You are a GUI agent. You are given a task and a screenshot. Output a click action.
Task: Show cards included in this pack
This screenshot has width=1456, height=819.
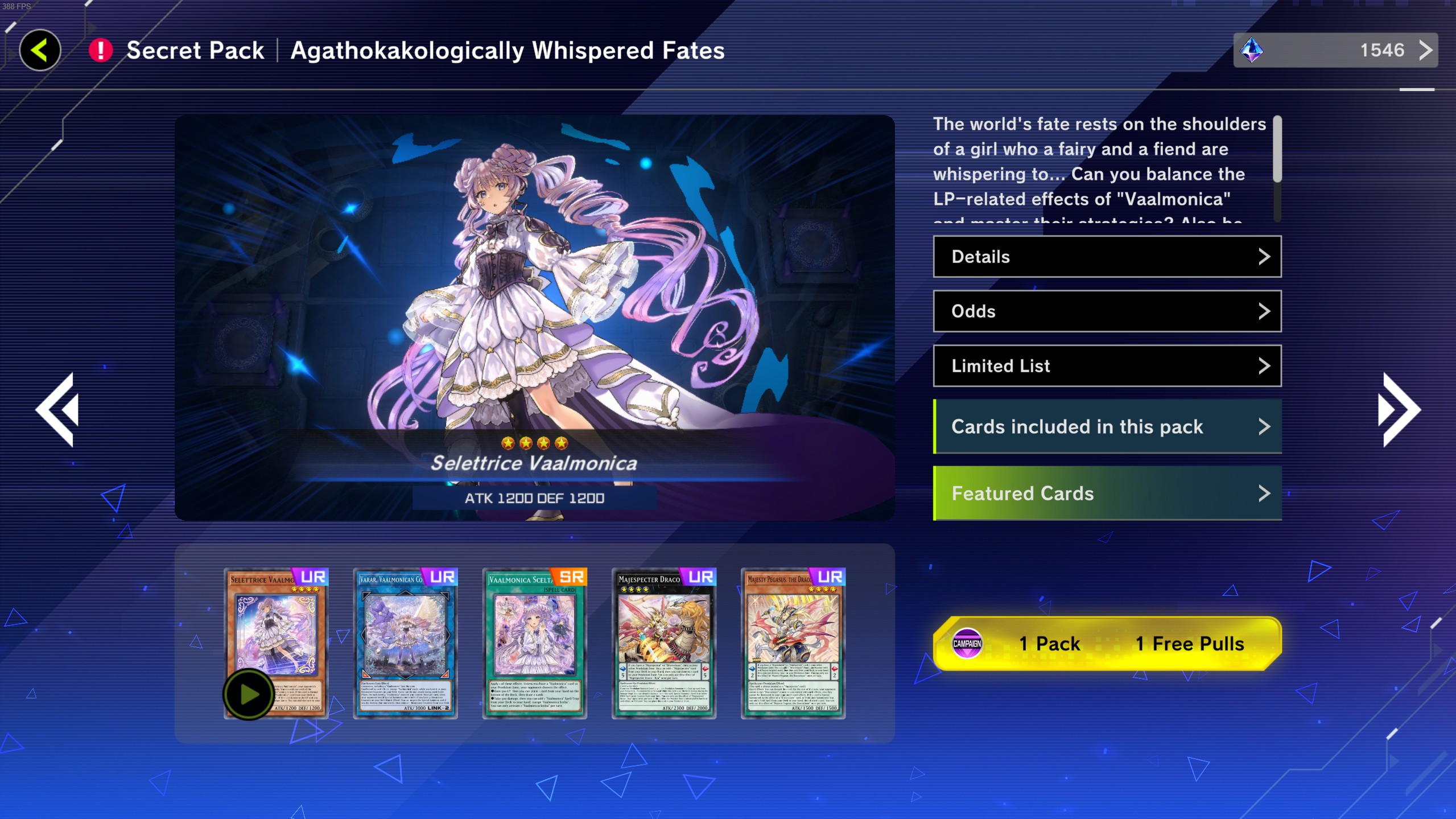(x=1107, y=427)
